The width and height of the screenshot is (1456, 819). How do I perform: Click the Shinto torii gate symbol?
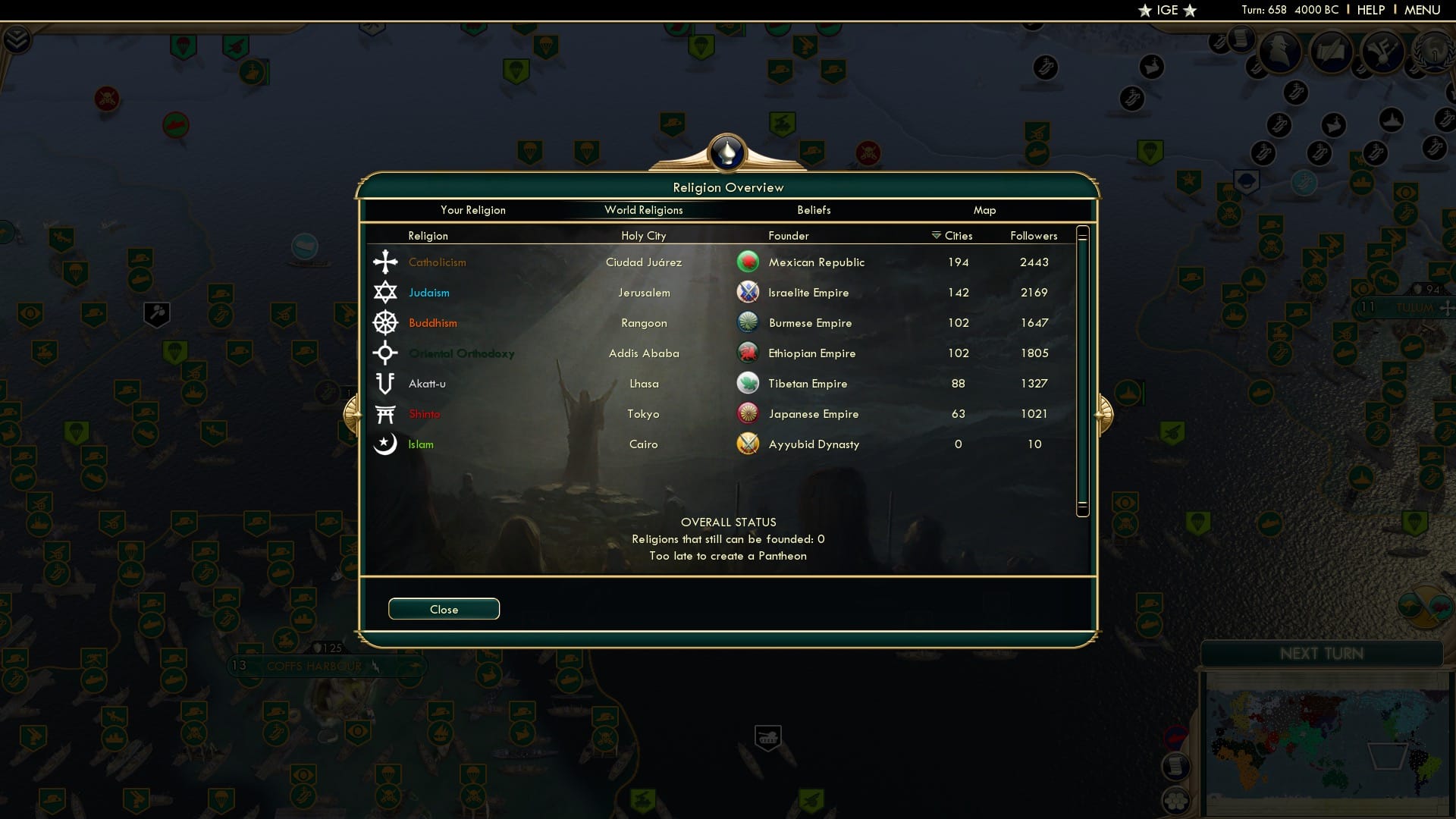(386, 413)
